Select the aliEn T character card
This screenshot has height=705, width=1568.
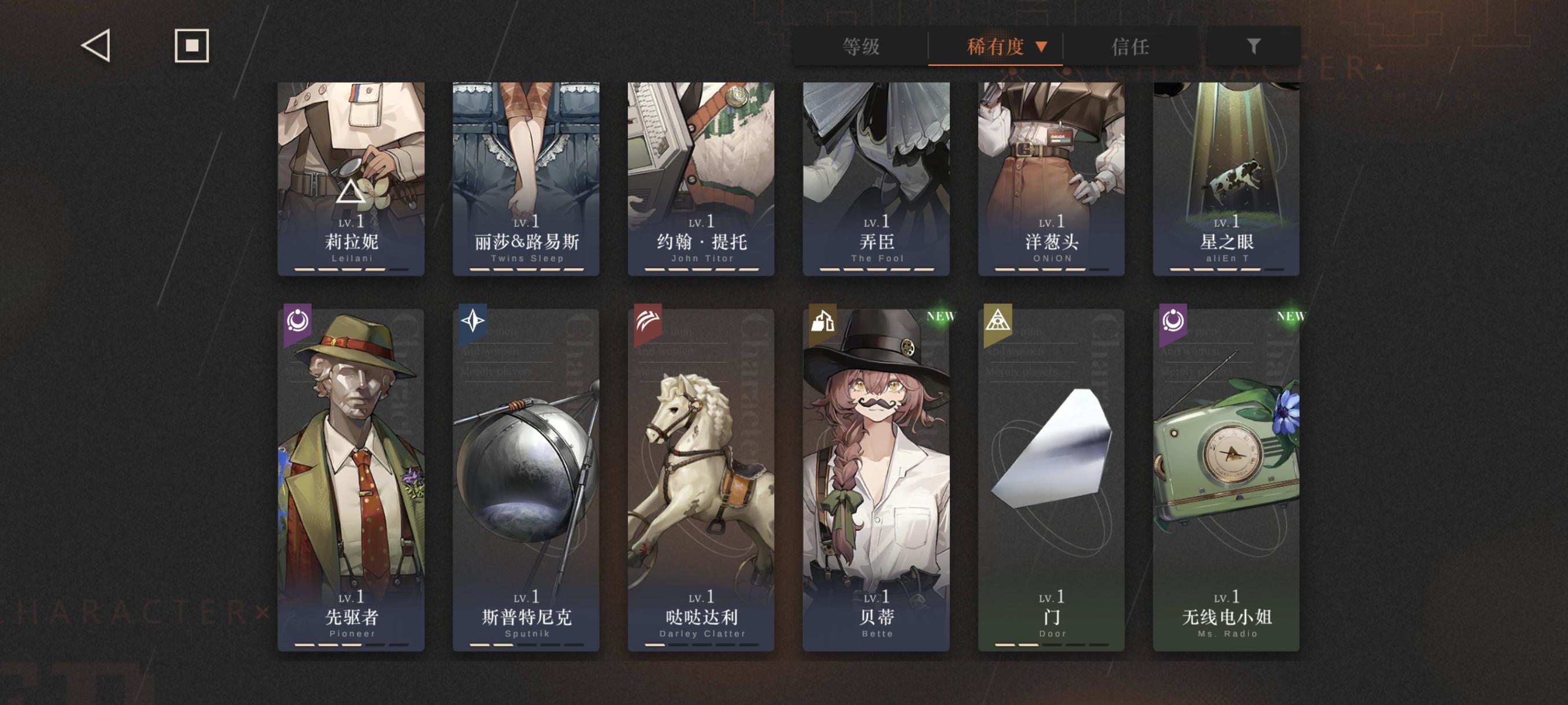click(1225, 176)
